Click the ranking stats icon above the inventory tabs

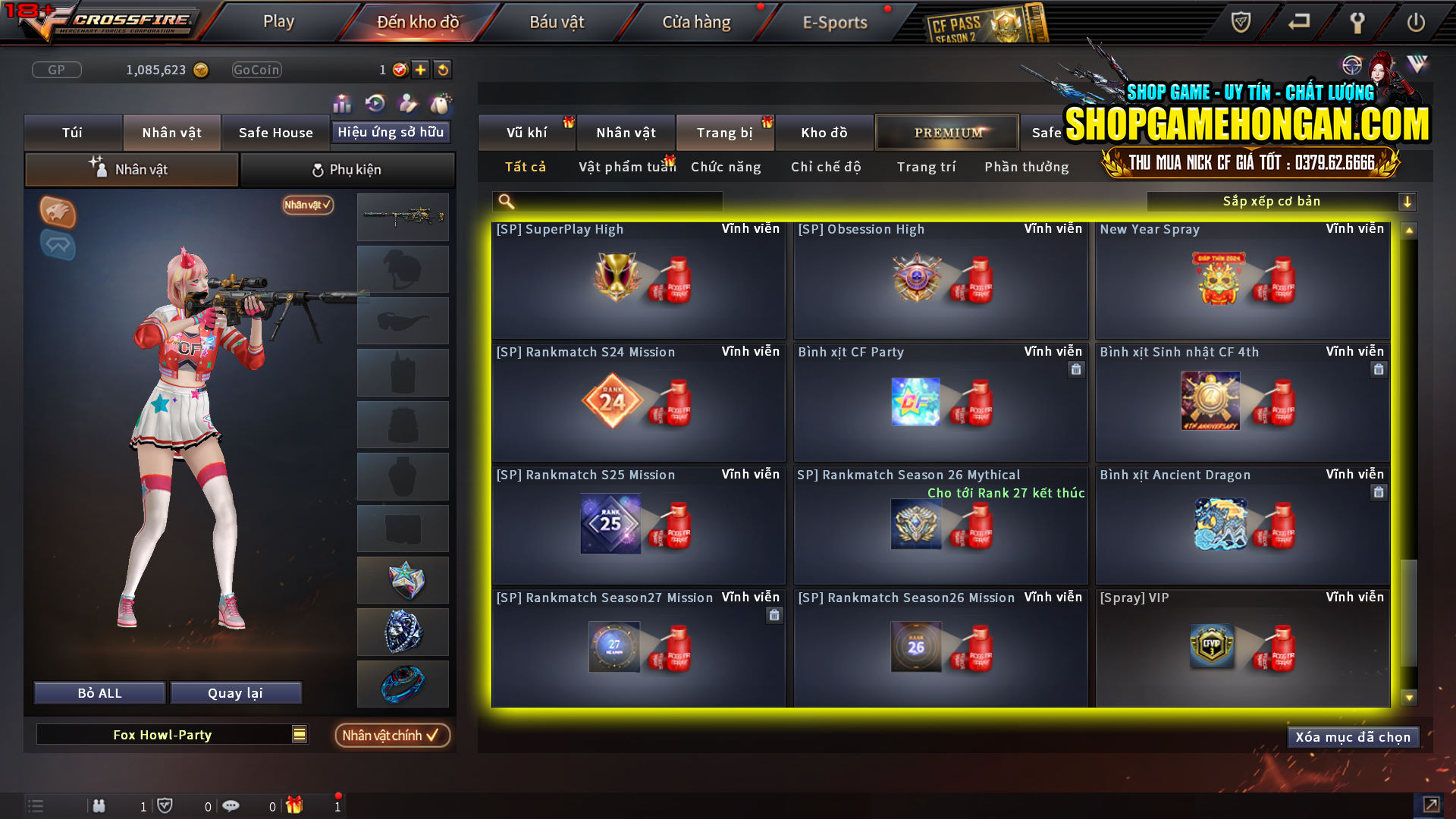(x=342, y=104)
